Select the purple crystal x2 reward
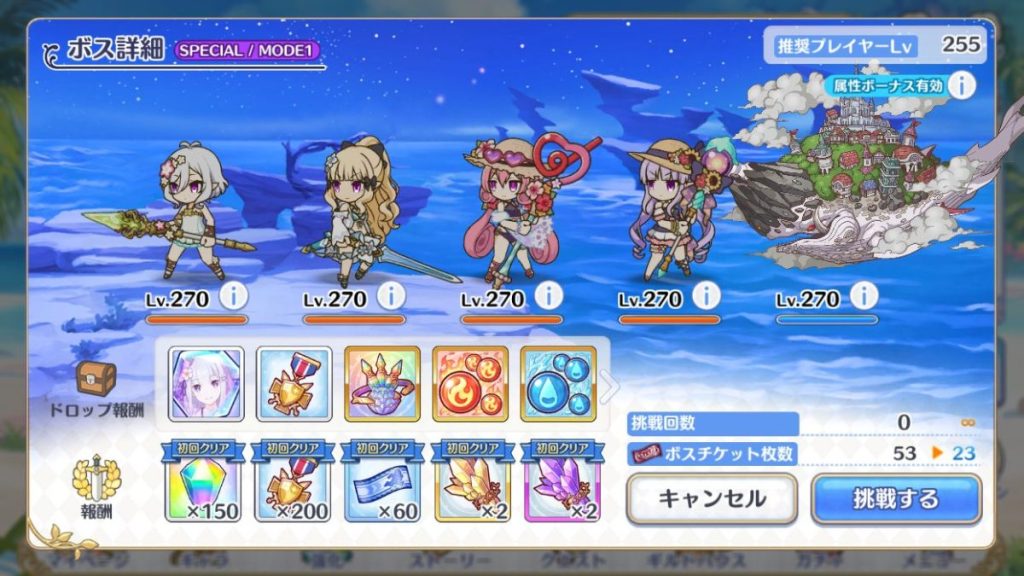 [558, 482]
